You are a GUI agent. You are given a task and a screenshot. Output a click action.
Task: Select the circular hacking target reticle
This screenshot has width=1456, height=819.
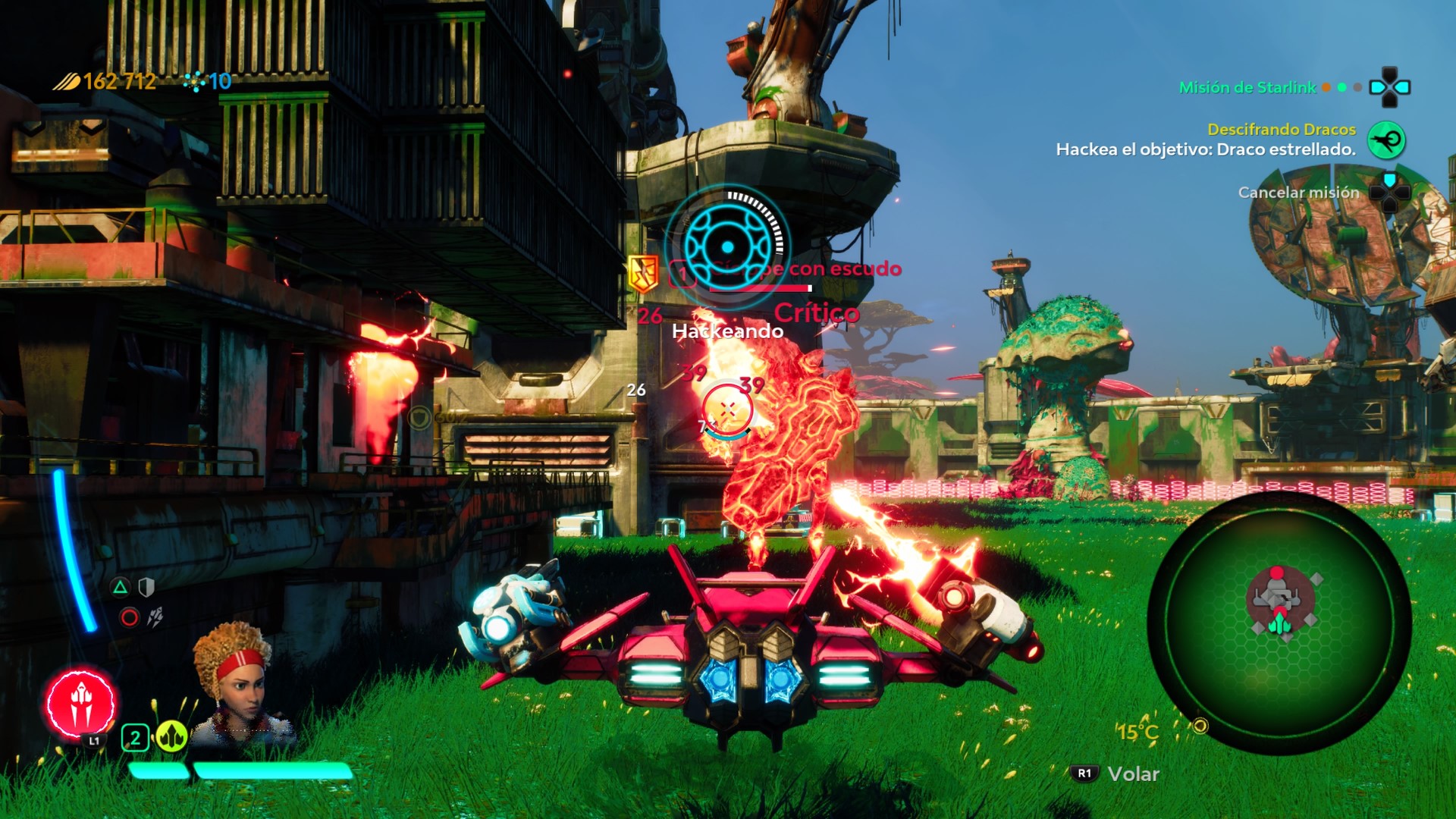pos(727,246)
